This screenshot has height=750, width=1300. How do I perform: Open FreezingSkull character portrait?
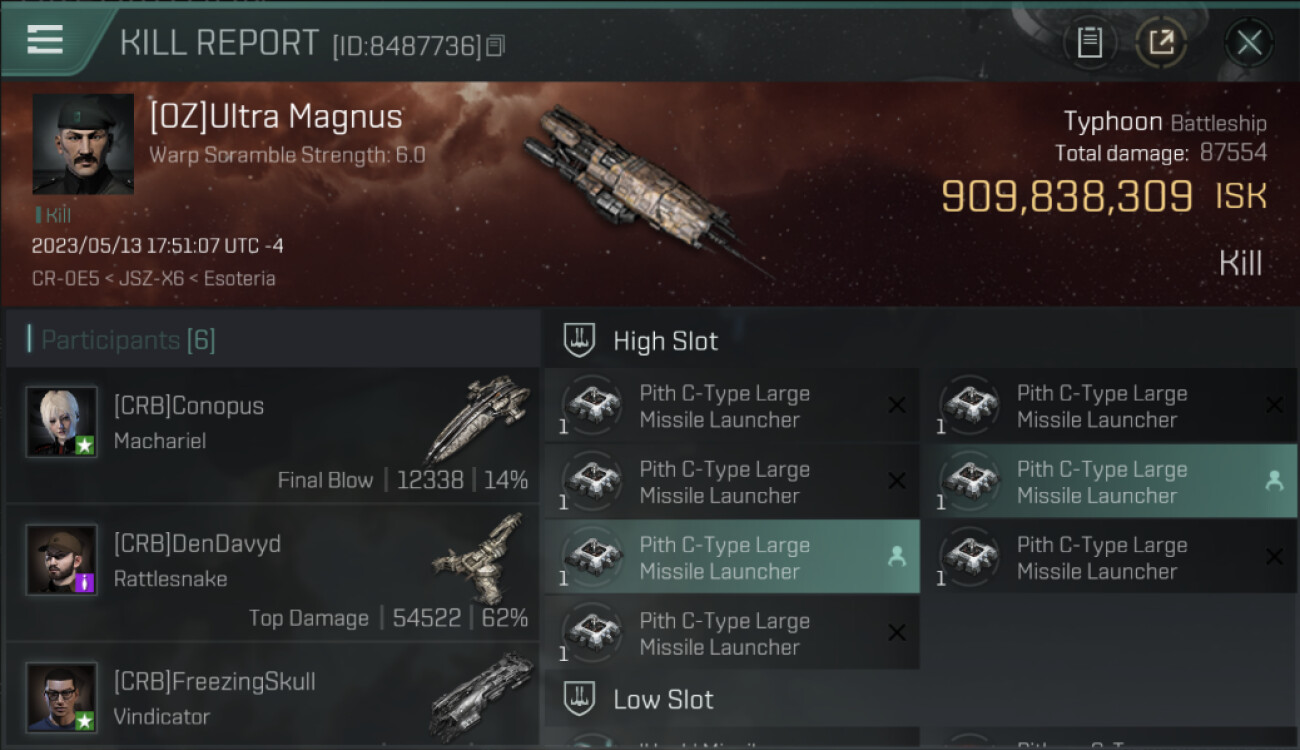[x=62, y=697]
